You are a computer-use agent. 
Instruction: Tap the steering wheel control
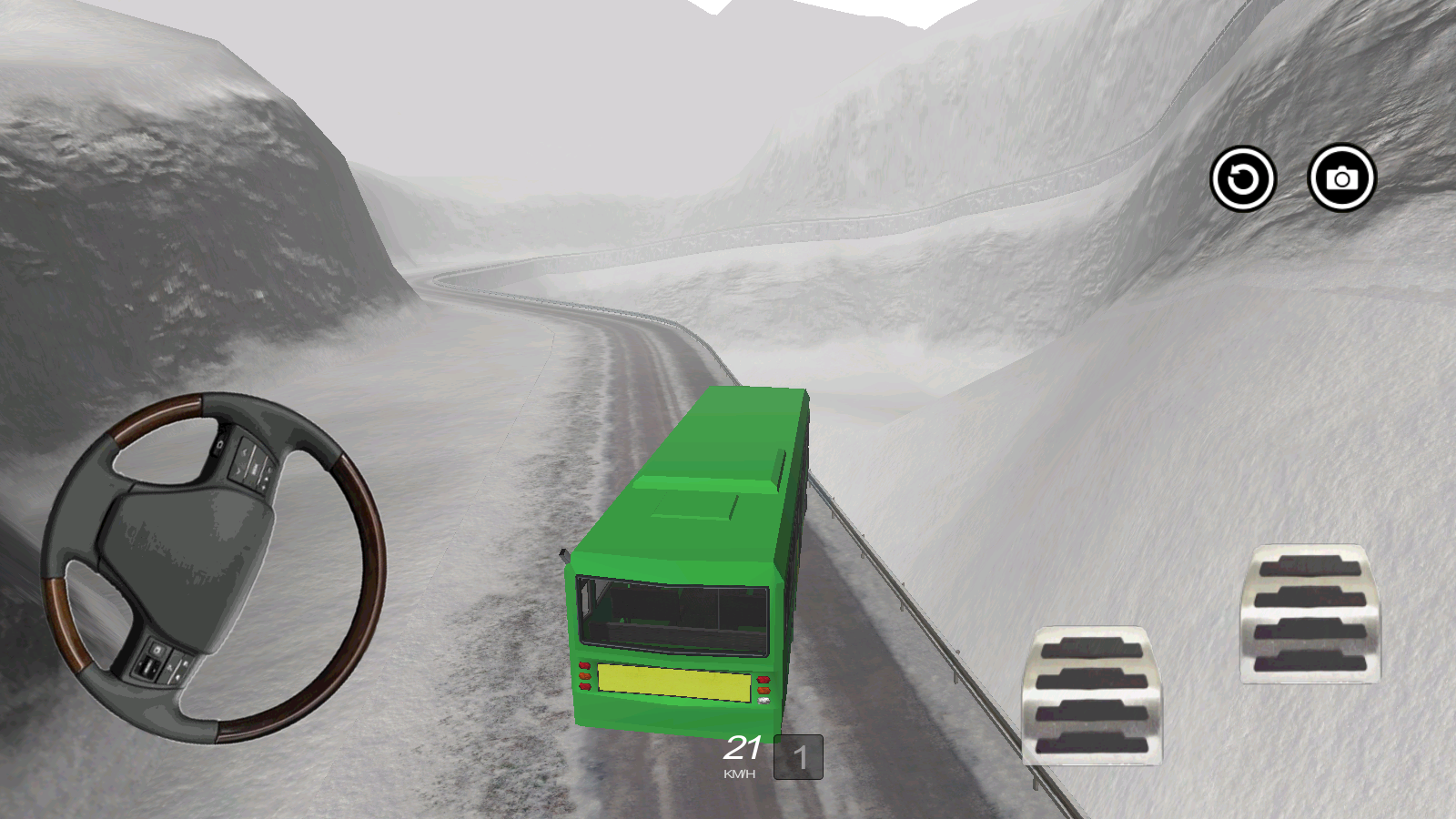tap(214, 568)
